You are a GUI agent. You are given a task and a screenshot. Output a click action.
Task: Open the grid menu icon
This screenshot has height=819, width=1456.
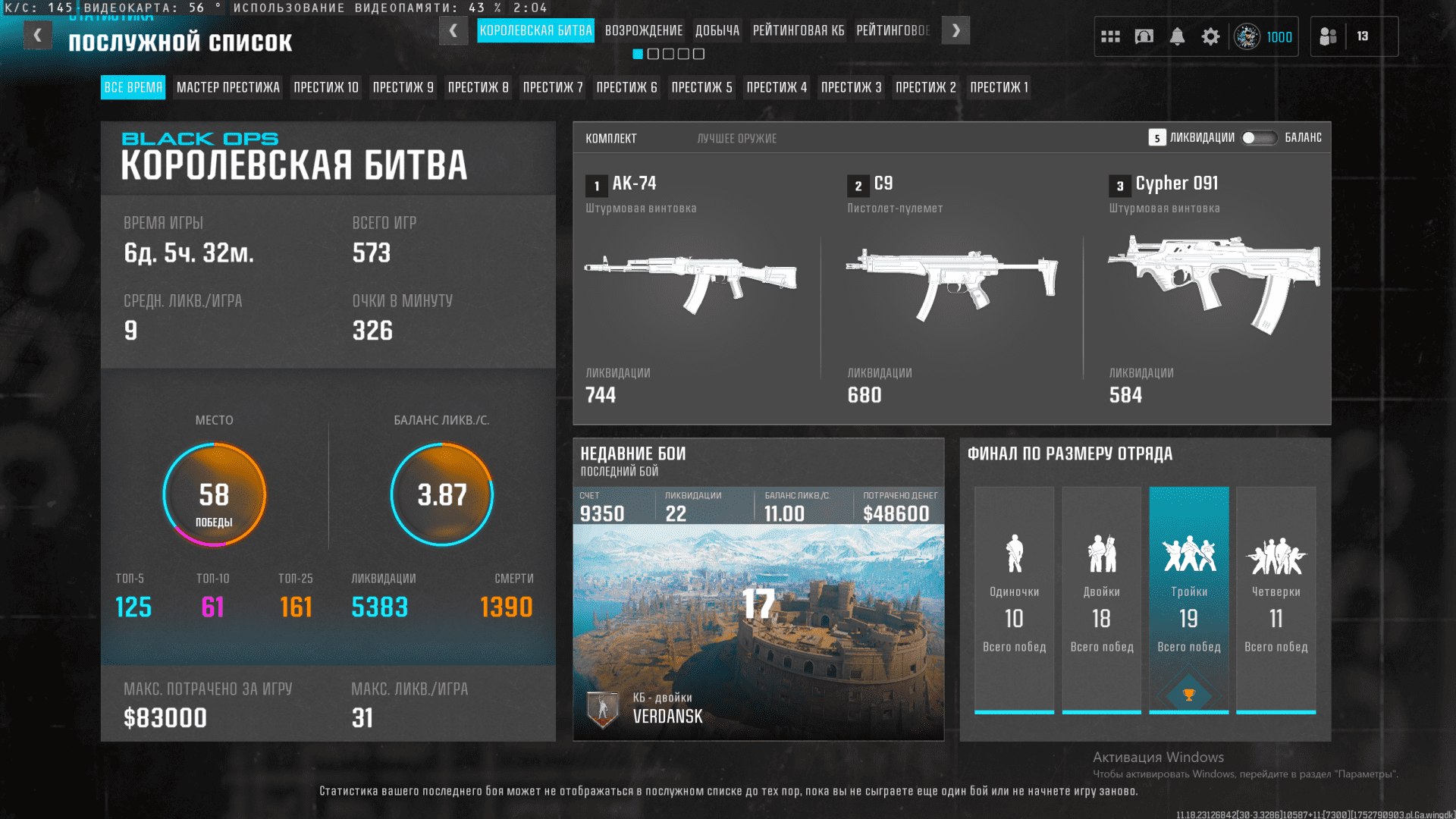click(x=1110, y=36)
